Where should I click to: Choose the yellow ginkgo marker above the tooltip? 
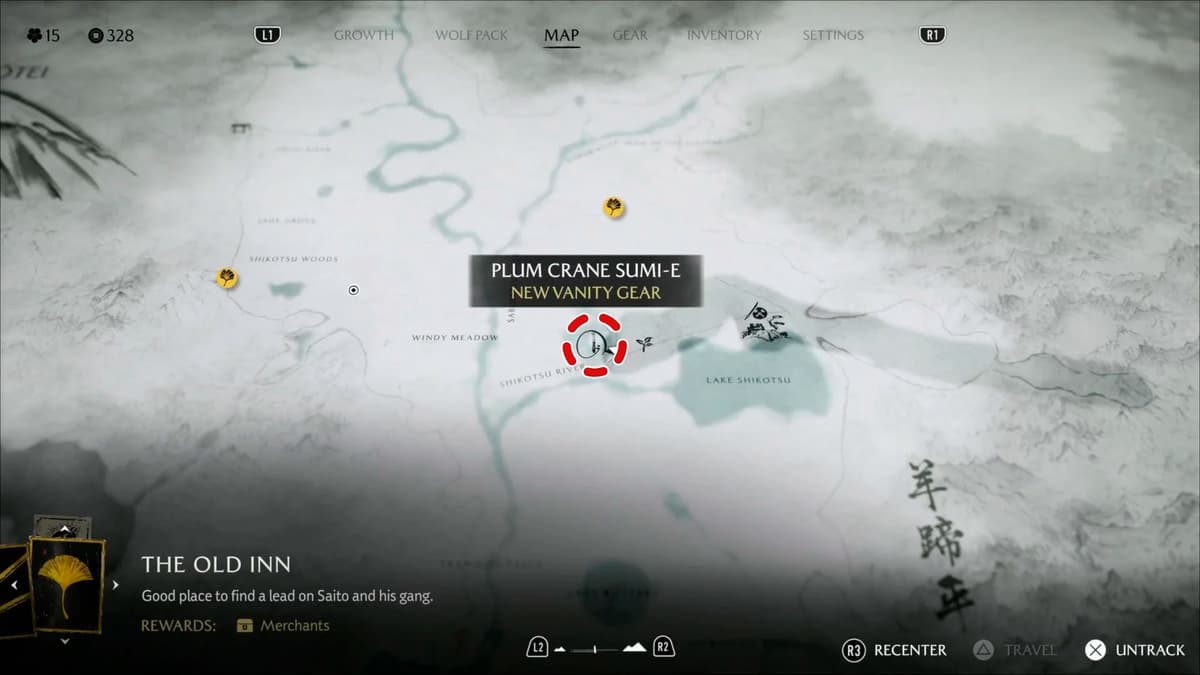(x=614, y=207)
